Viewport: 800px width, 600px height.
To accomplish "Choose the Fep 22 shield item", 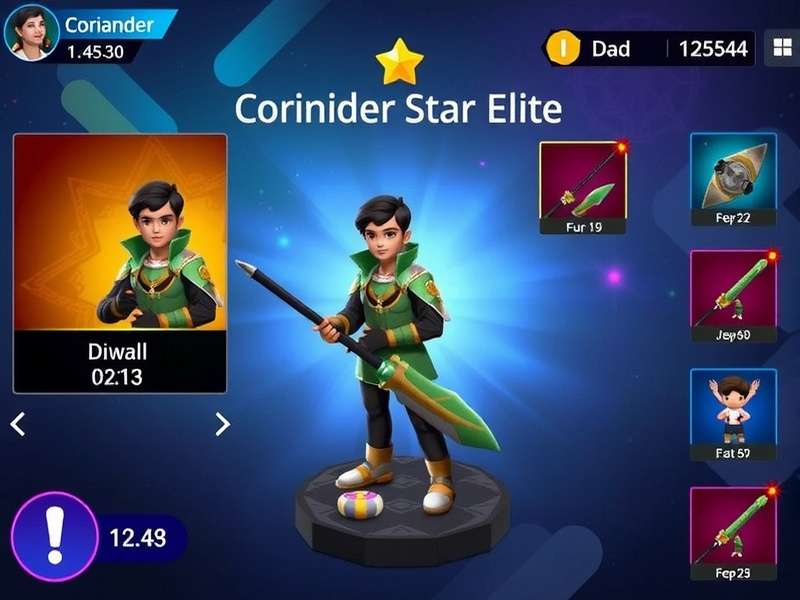I will tap(733, 180).
